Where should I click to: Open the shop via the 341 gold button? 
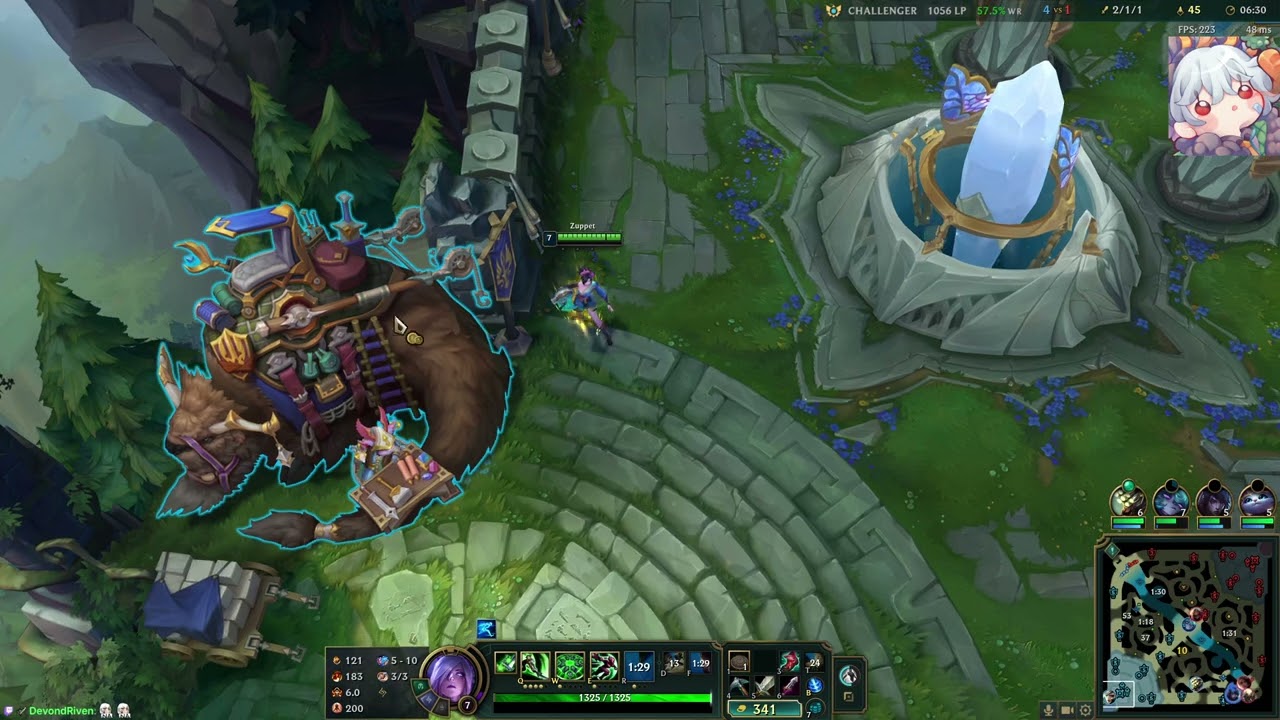765,709
